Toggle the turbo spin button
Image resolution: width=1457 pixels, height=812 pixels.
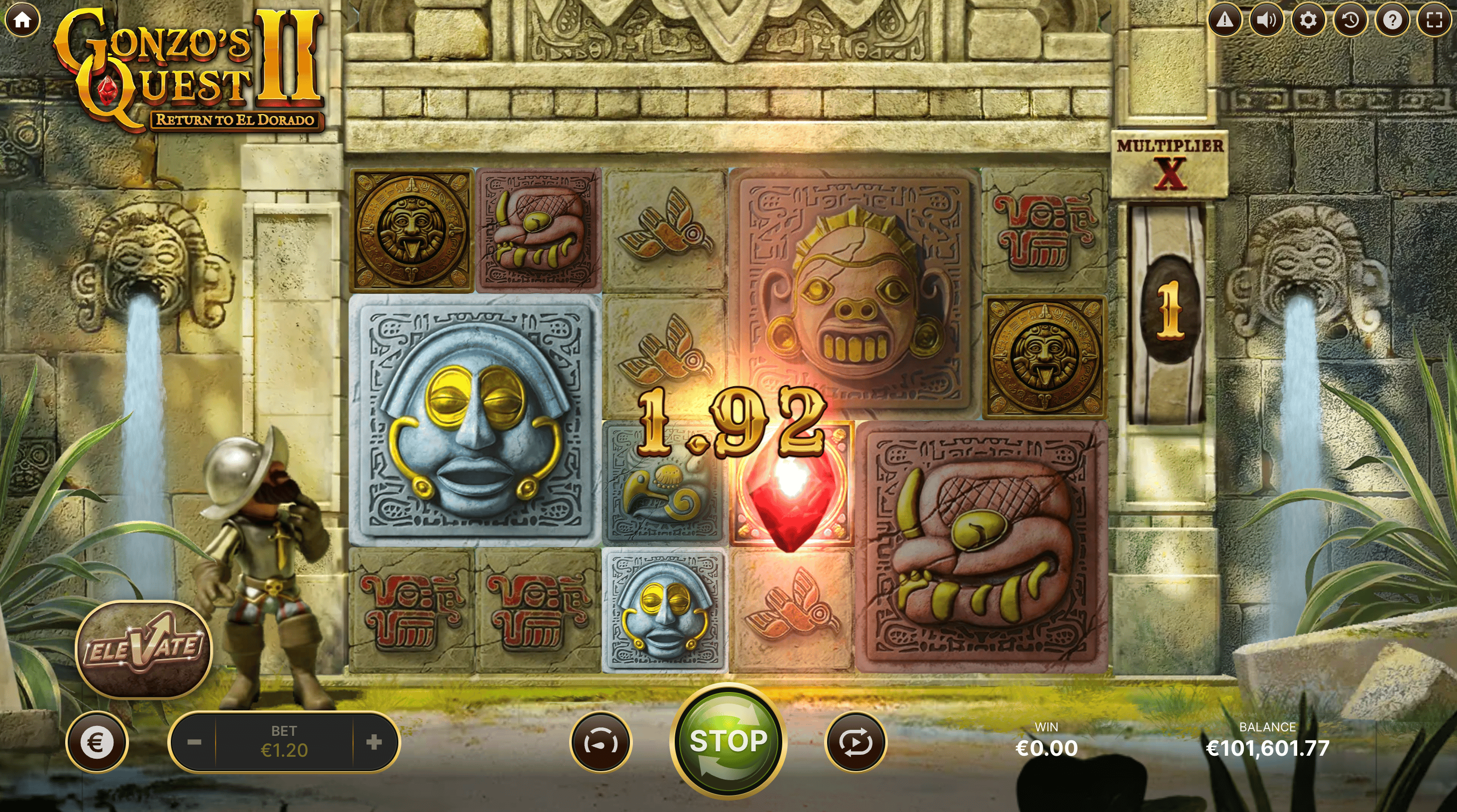[x=600, y=742]
